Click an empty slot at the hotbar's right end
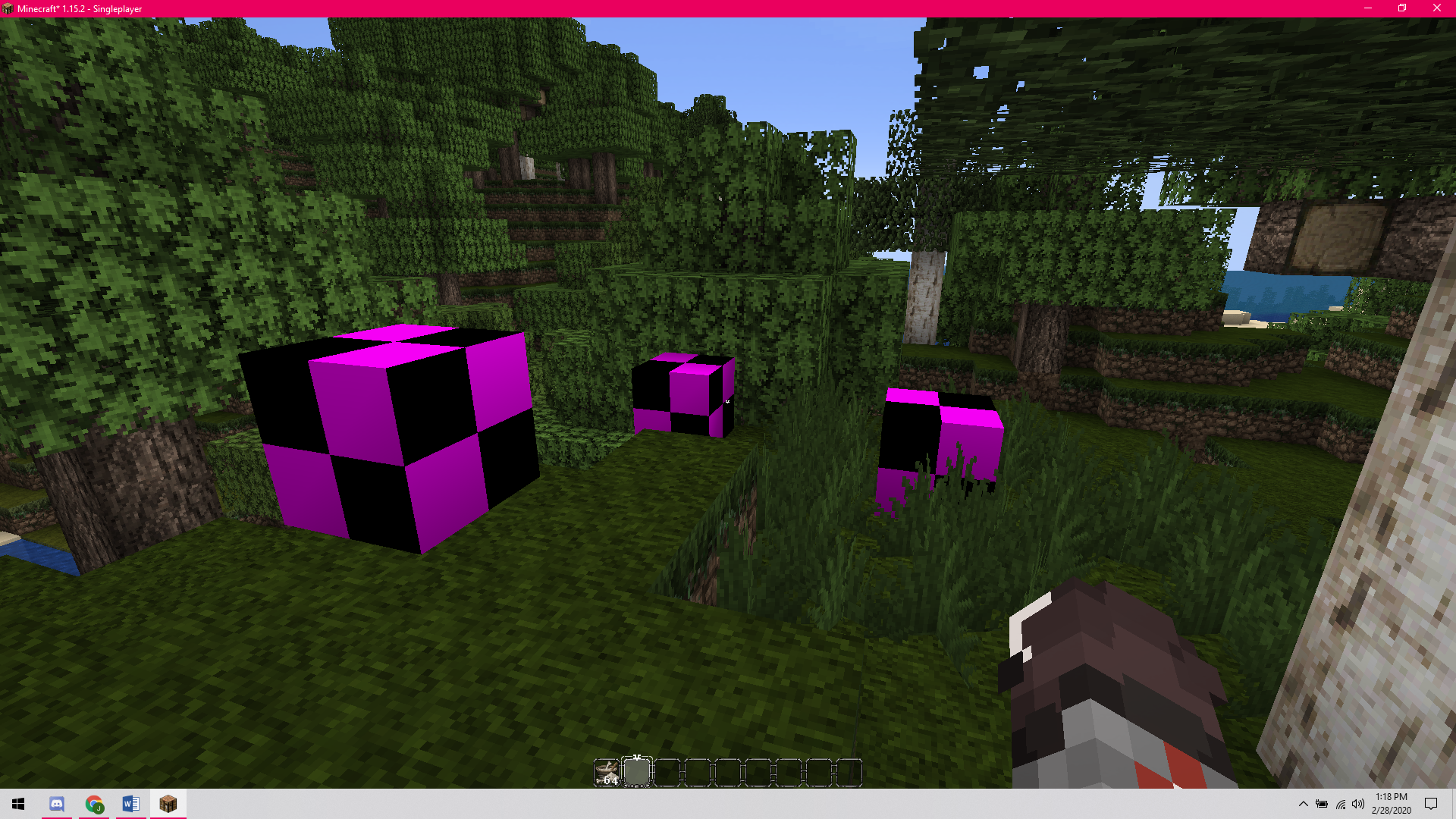The width and height of the screenshot is (1456, 819). [849, 771]
